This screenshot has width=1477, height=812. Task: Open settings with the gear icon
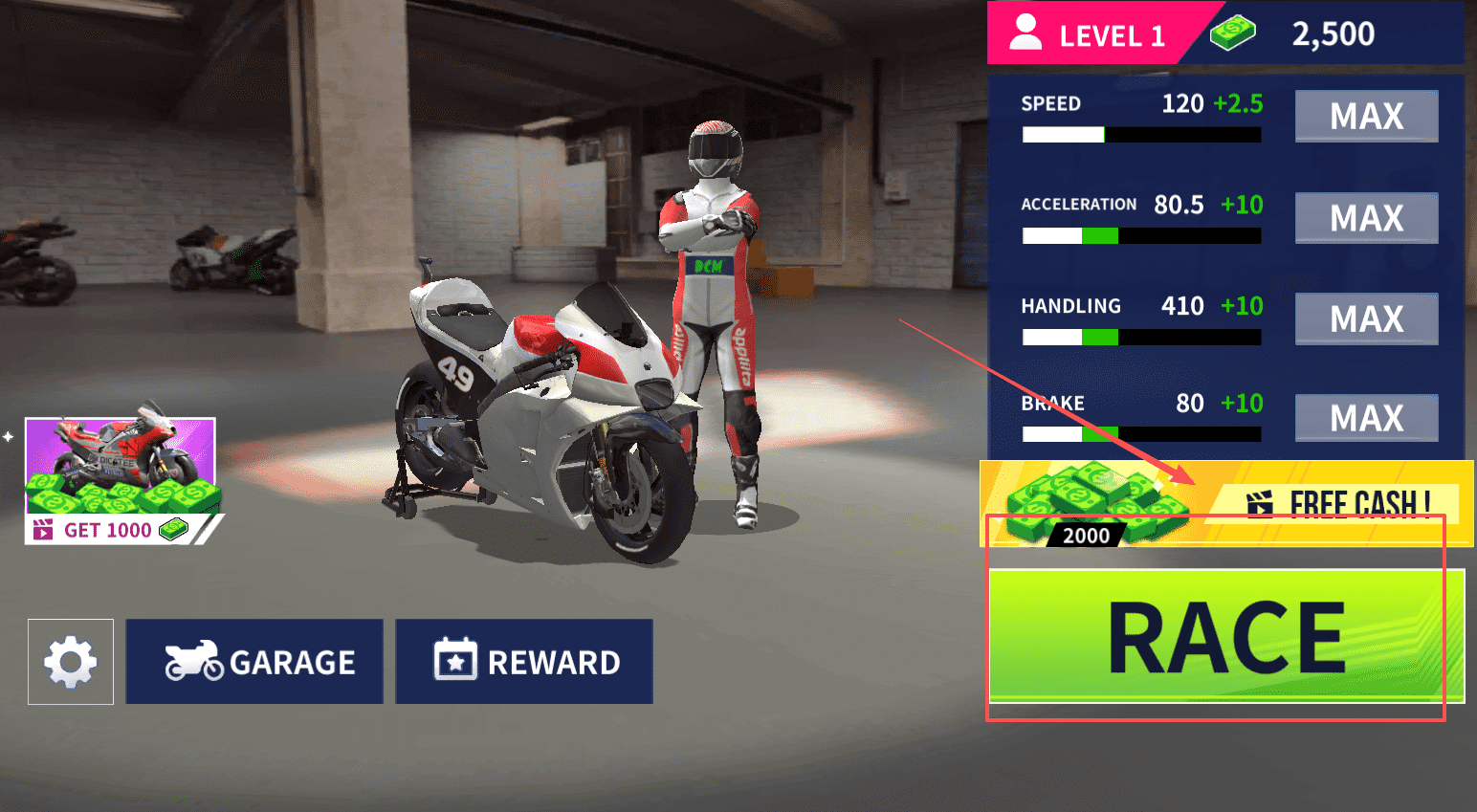(71, 662)
